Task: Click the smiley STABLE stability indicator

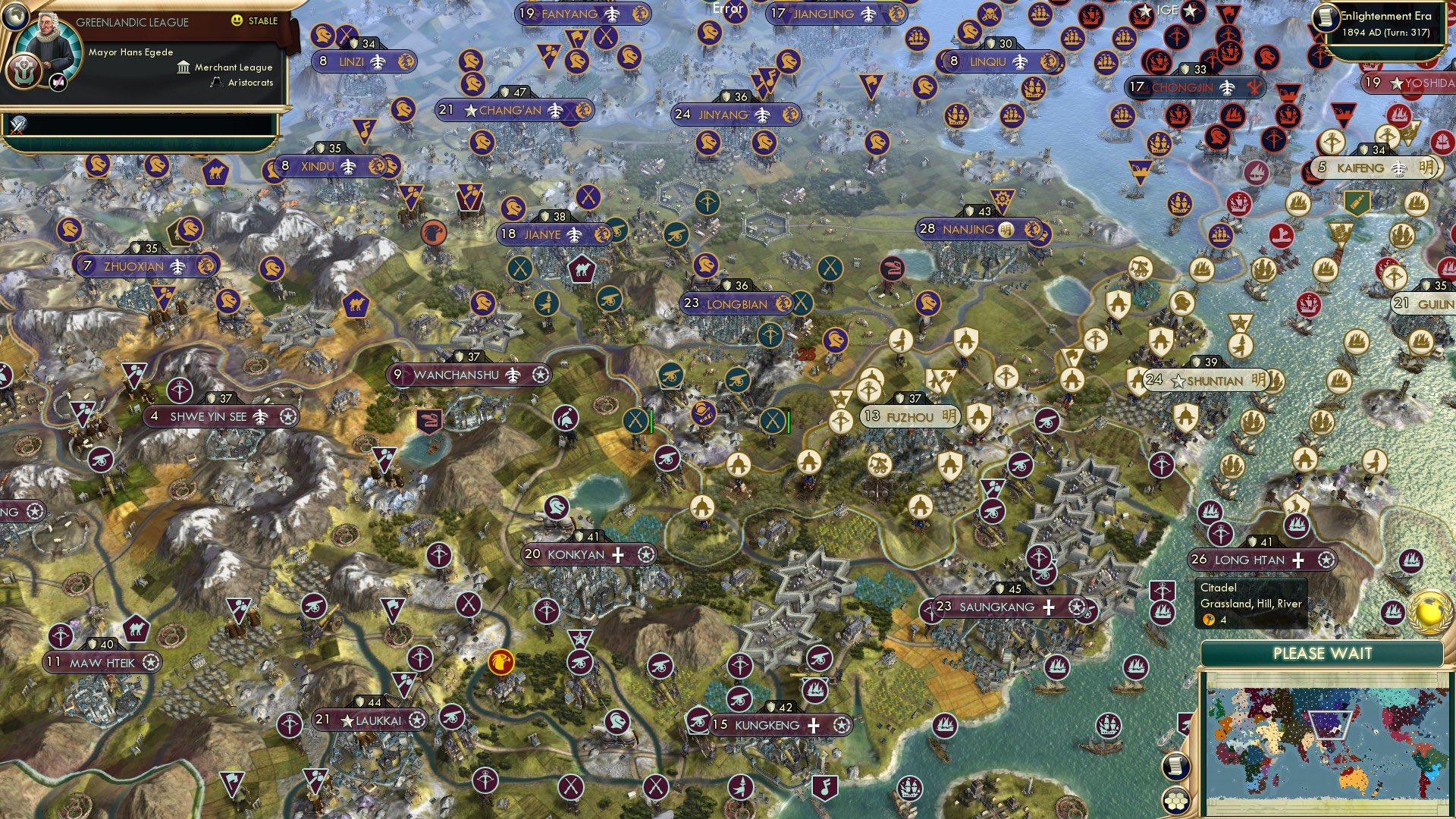Action: point(237,21)
